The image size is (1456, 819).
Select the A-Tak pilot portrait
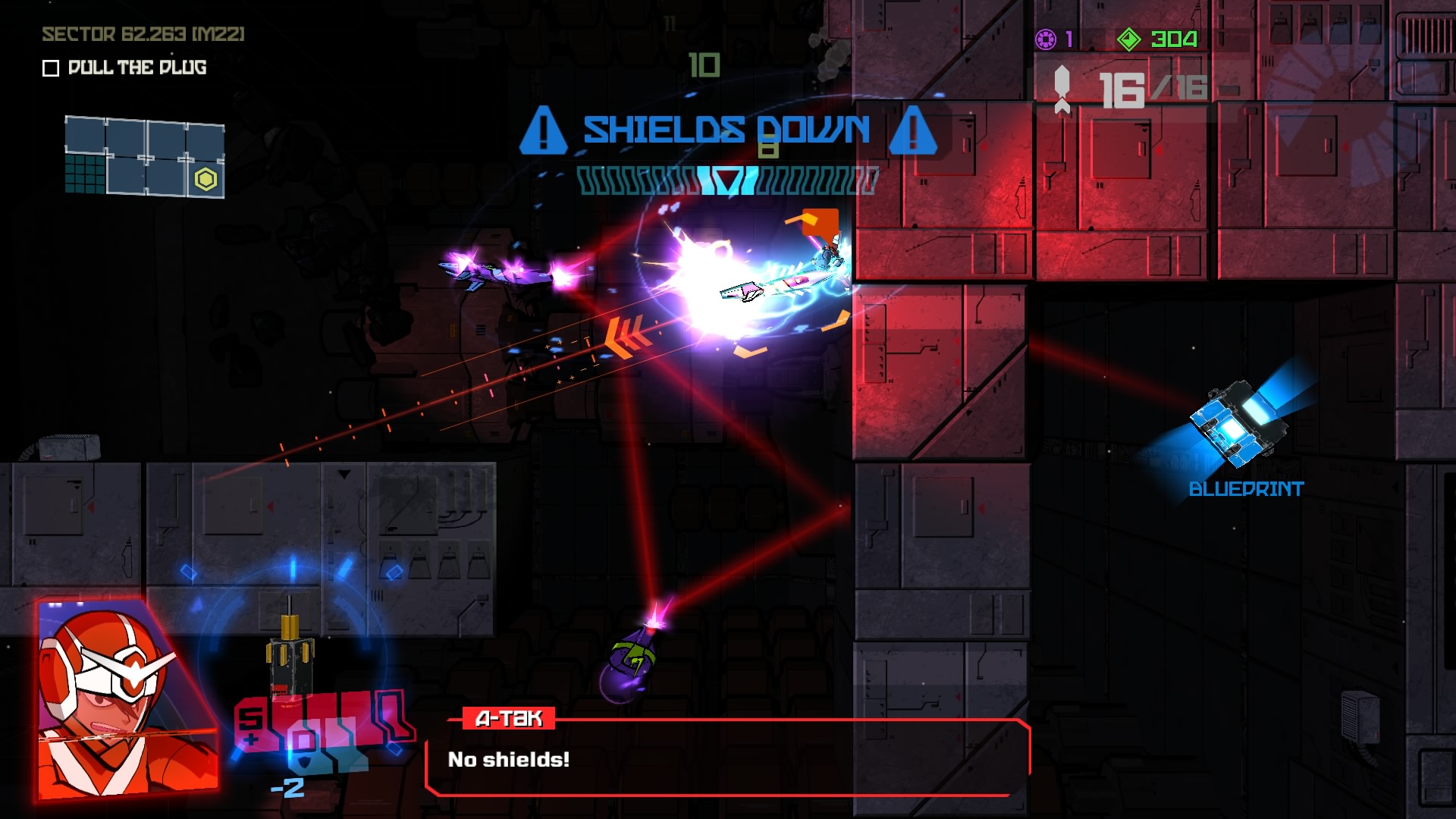pyautogui.click(x=128, y=699)
